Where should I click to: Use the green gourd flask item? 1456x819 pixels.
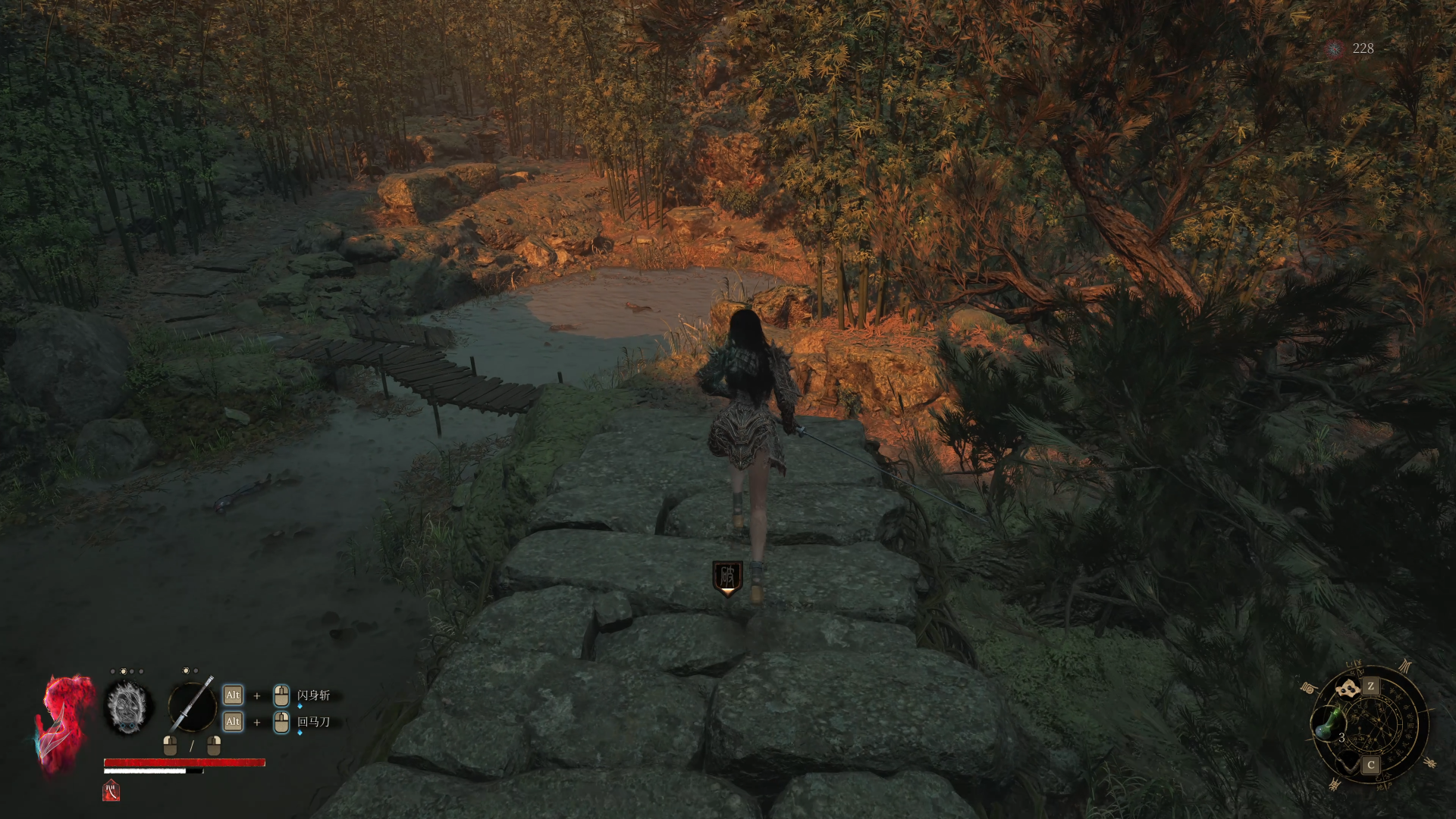(1326, 723)
